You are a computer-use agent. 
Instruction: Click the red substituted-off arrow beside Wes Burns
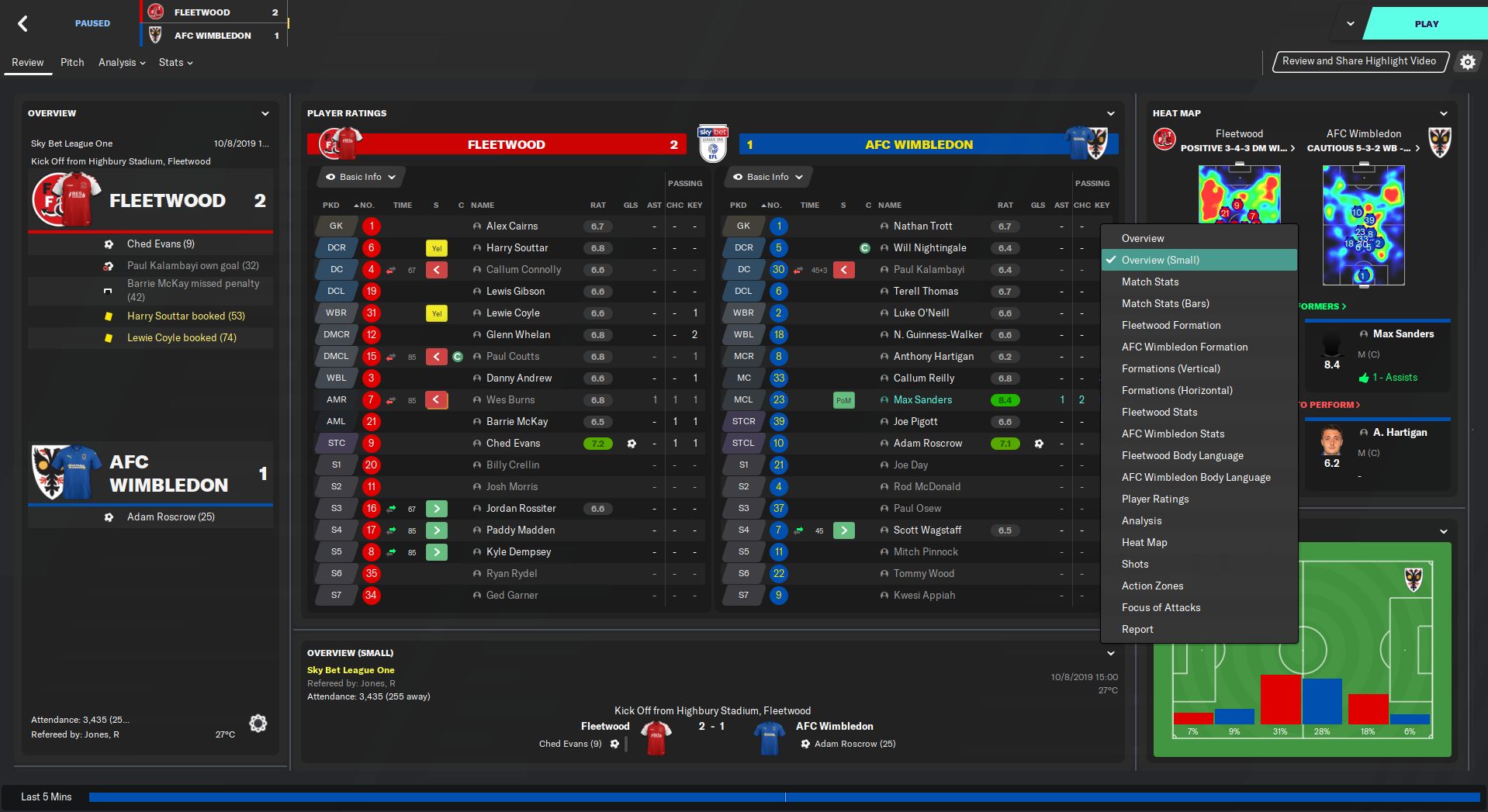coord(436,399)
